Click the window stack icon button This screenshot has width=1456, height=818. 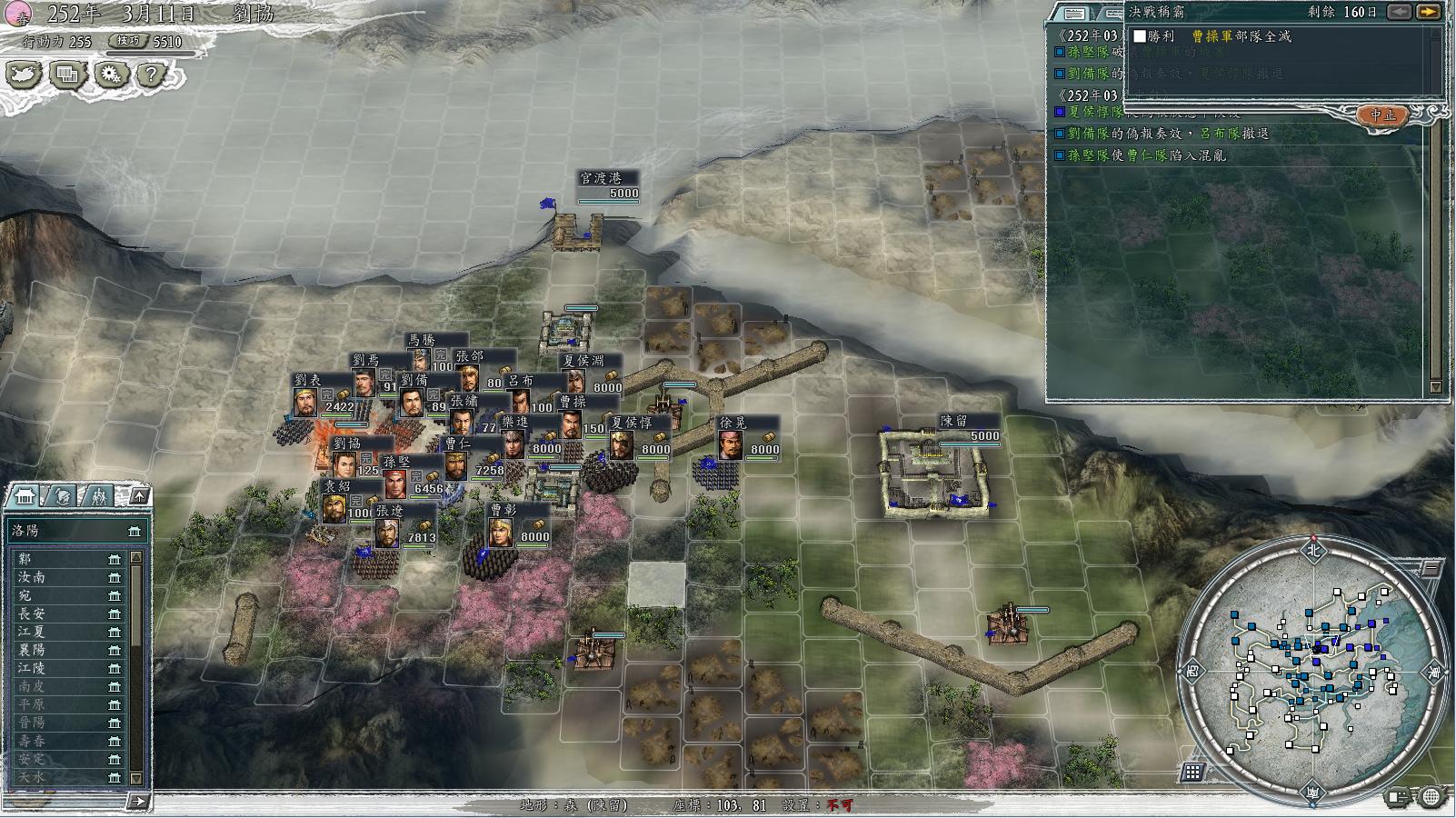coord(68,75)
